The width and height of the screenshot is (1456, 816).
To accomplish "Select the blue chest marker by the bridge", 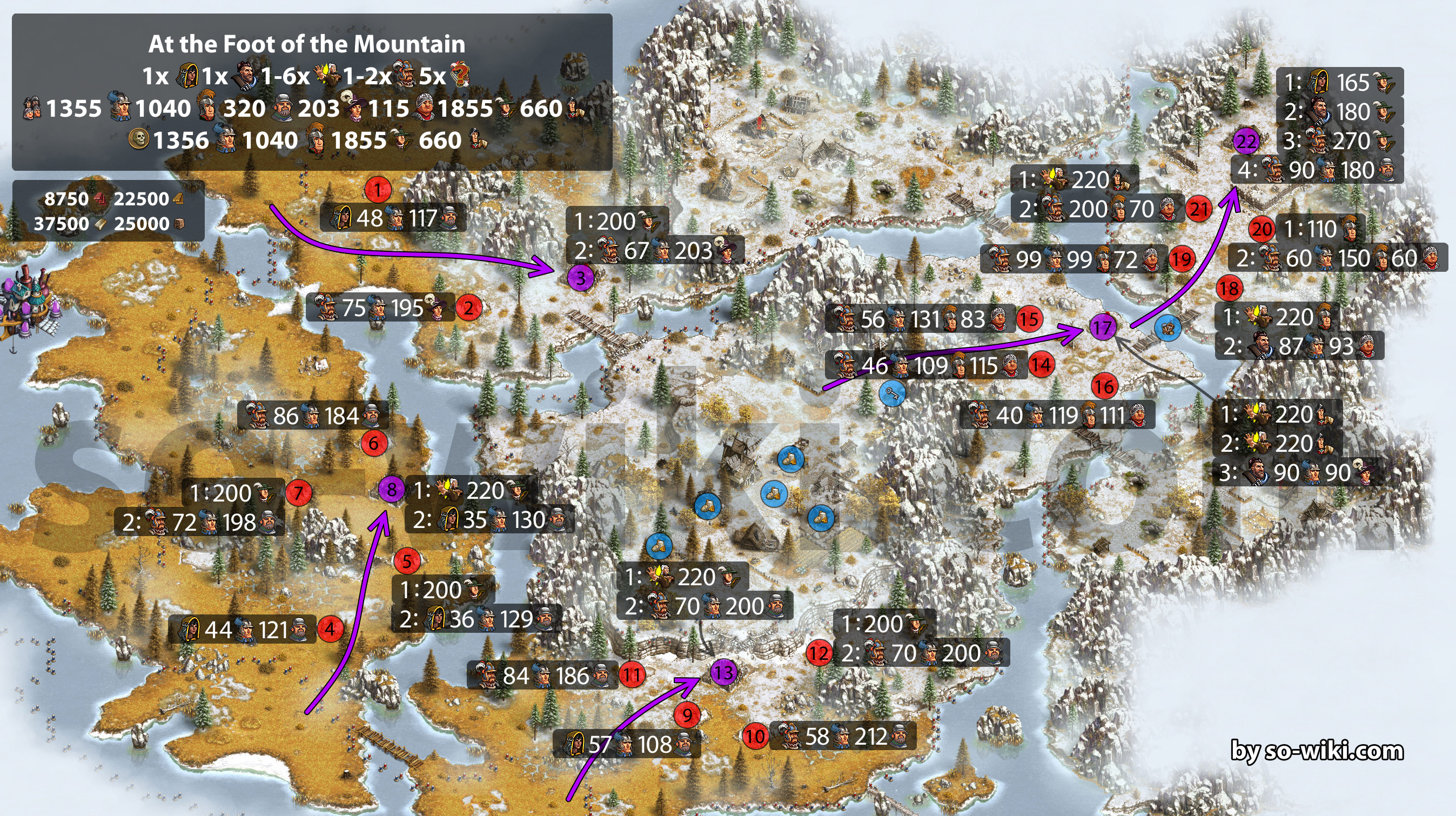I will click(1168, 327).
